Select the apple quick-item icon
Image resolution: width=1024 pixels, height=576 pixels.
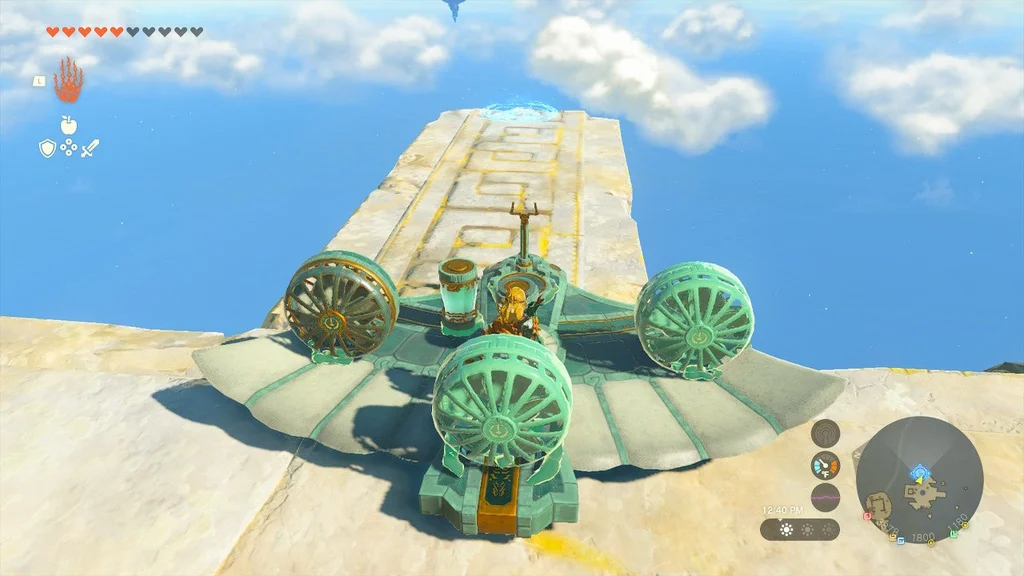pyautogui.click(x=68, y=125)
